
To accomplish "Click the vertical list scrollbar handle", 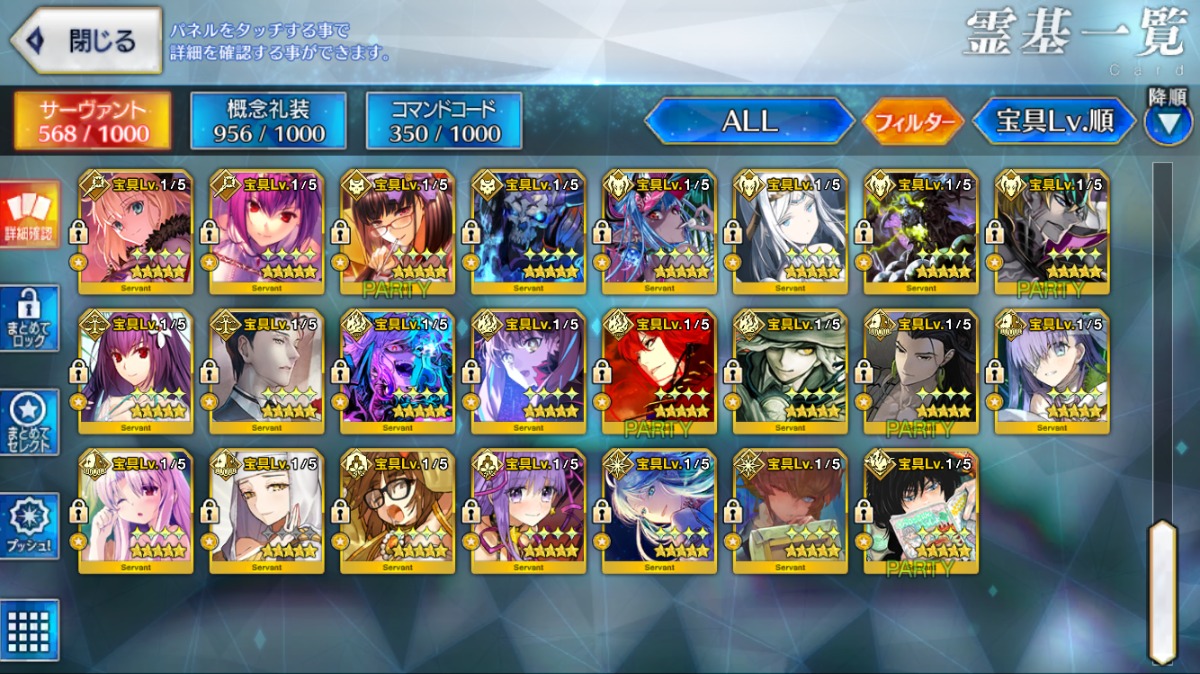I will pyautogui.click(x=1162, y=590).
